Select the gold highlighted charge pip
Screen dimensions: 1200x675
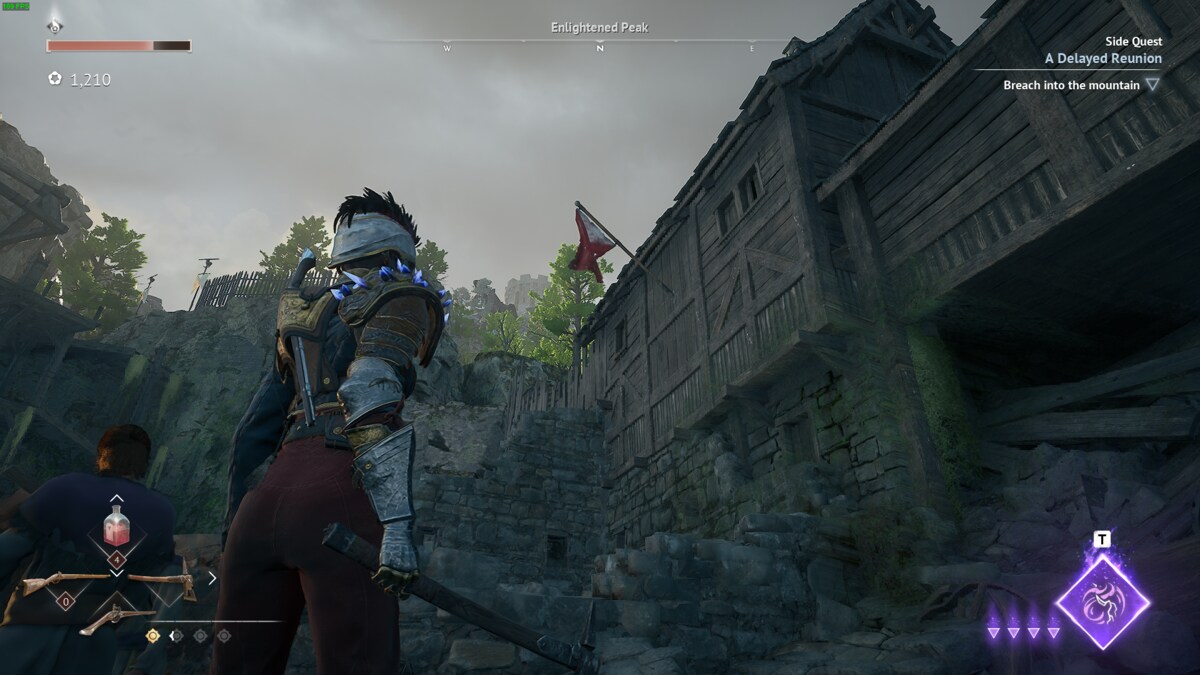153,635
